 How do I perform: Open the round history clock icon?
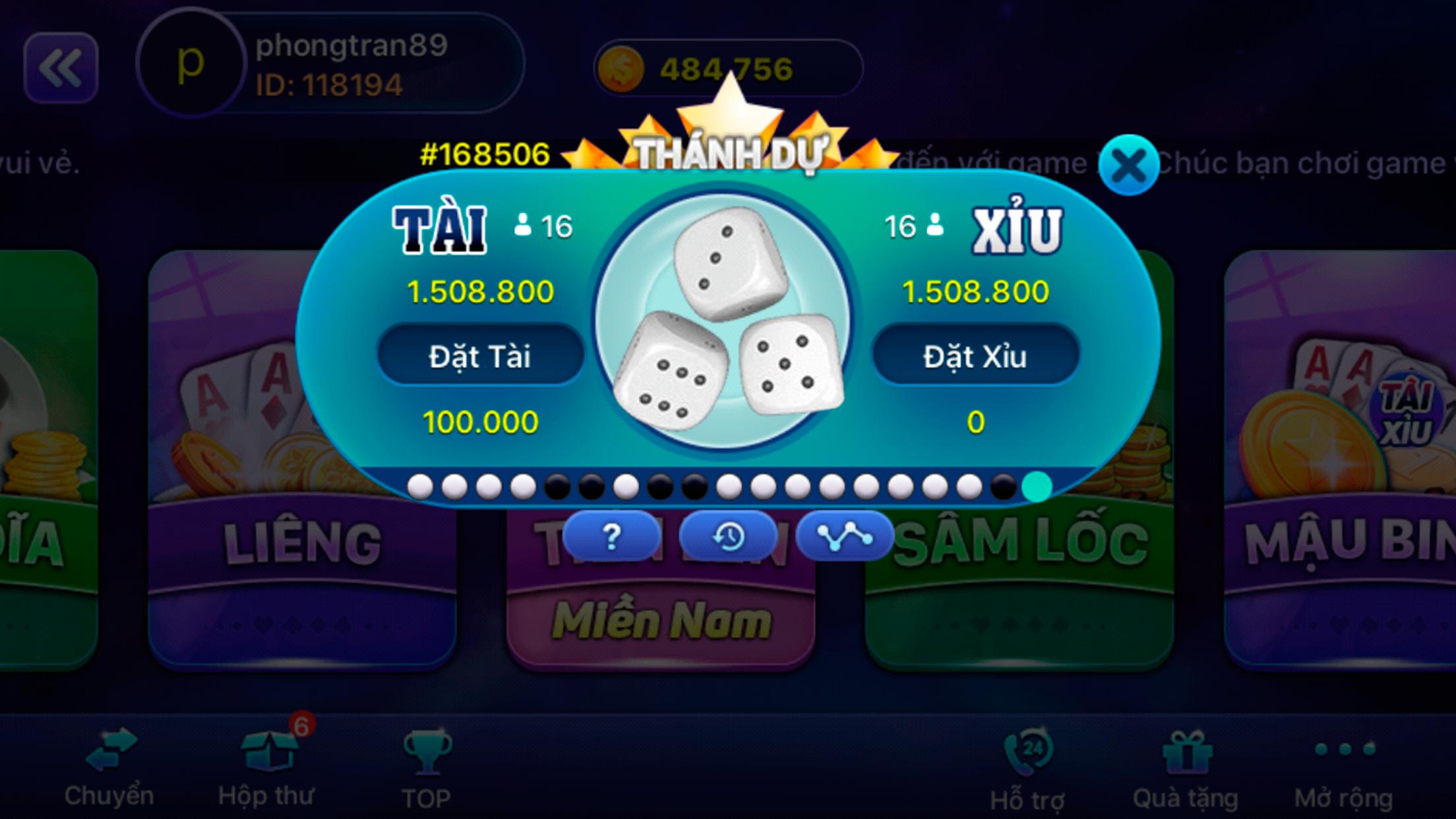coord(727,536)
